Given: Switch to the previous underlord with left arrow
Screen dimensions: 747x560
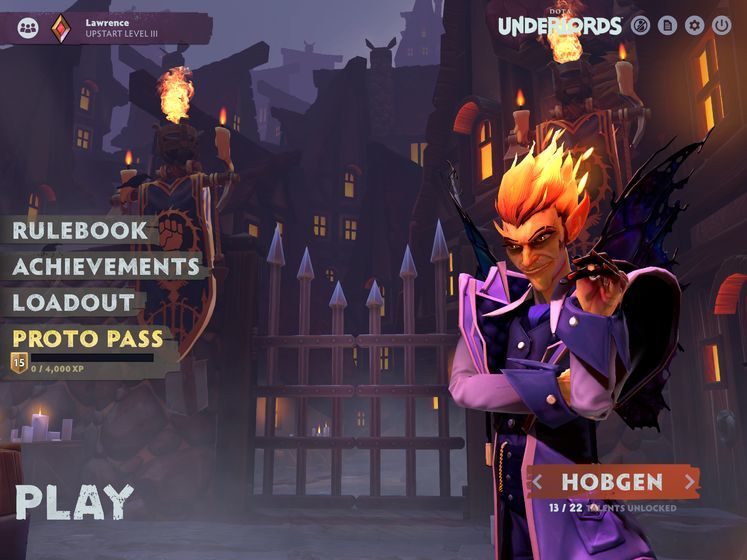Looking at the screenshot, I should [x=538, y=482].
